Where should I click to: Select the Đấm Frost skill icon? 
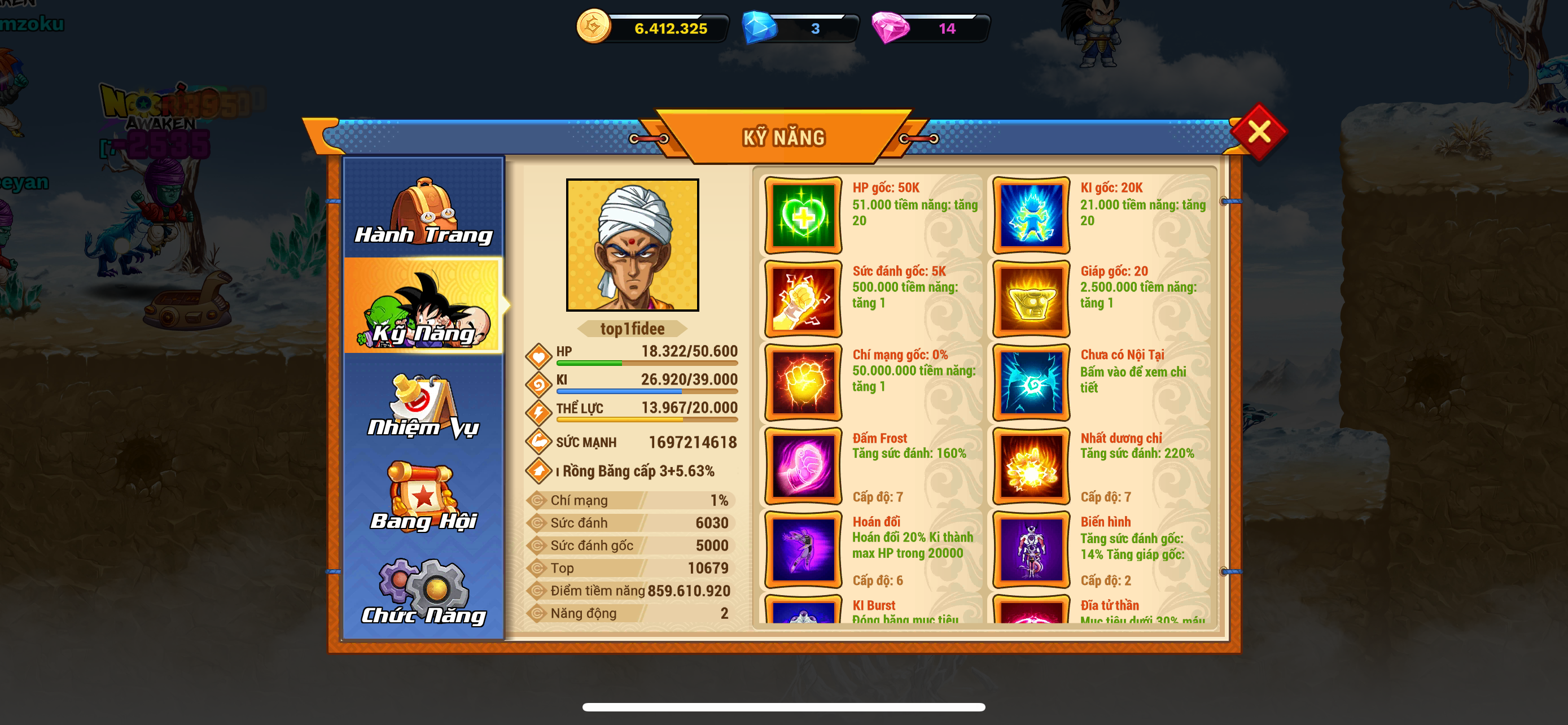coord(803,466)
